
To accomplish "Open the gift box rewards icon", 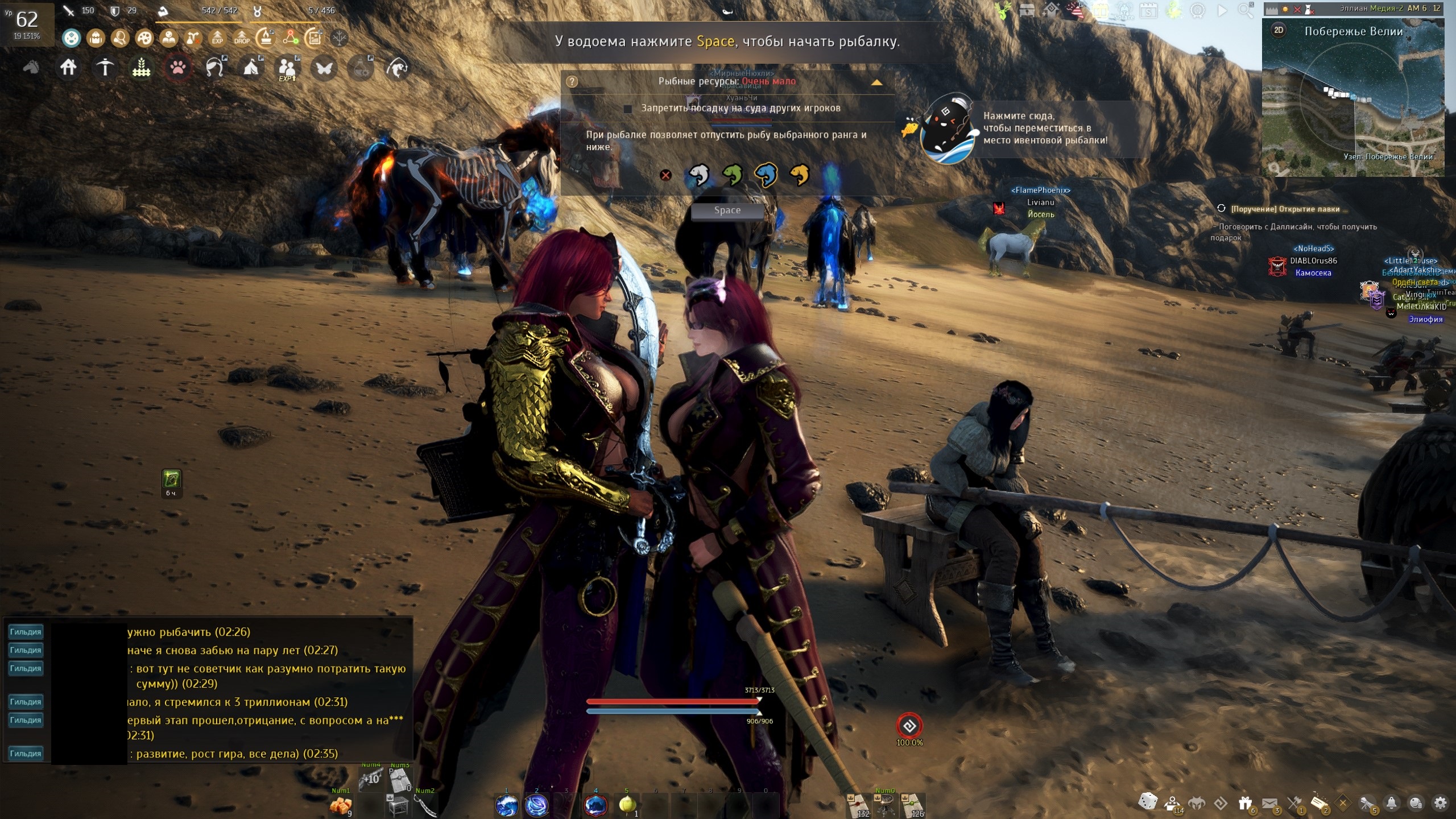I will [x=1245, y=803].
